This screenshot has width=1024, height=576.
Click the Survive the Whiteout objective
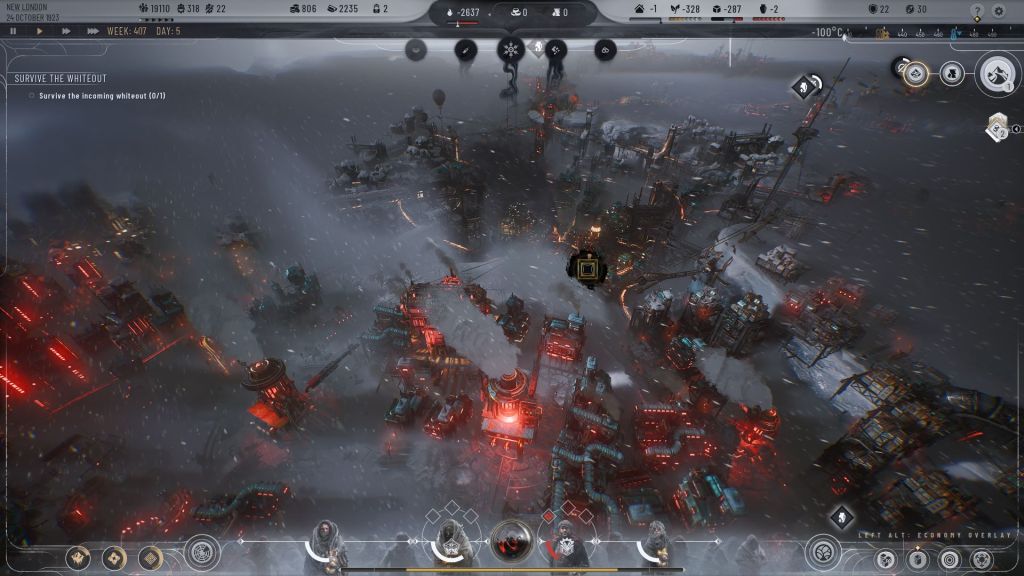[x=61, y=78]
